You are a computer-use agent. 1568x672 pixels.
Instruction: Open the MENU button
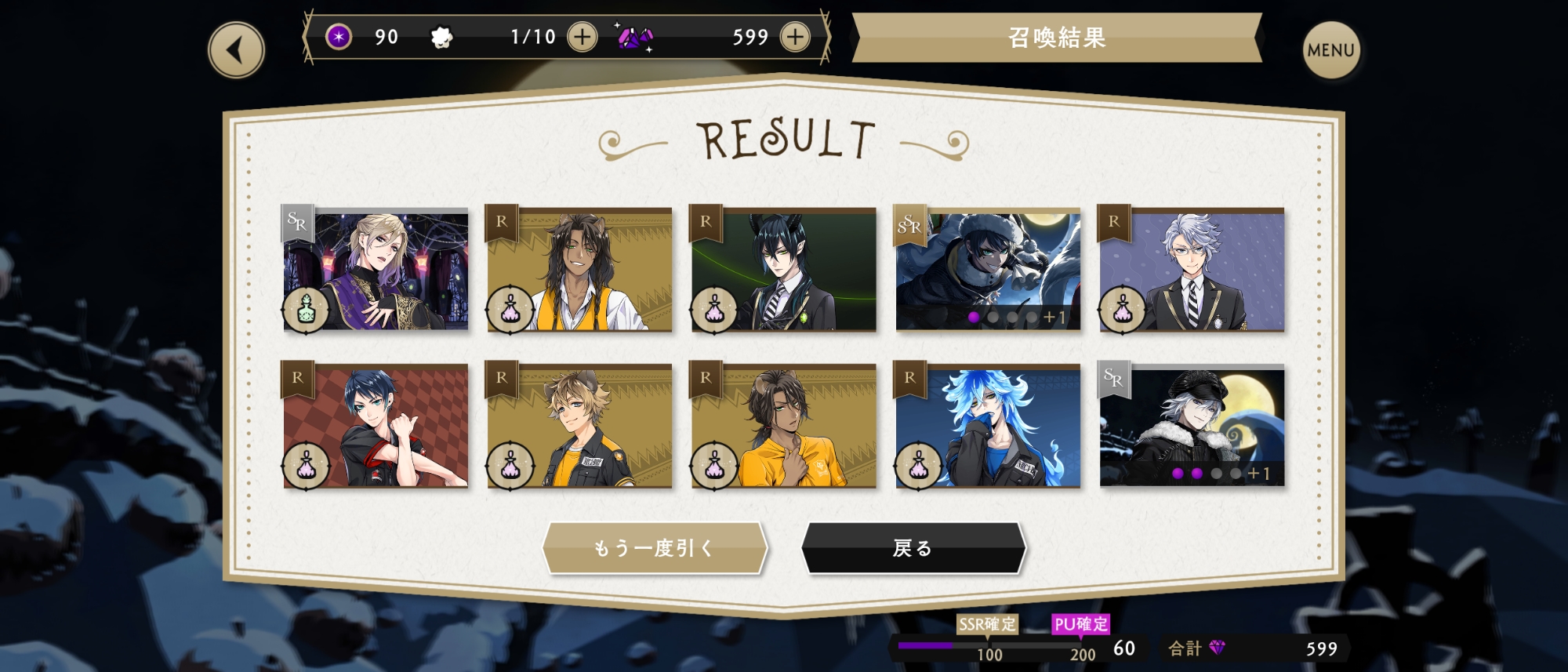coord(1330,50)
